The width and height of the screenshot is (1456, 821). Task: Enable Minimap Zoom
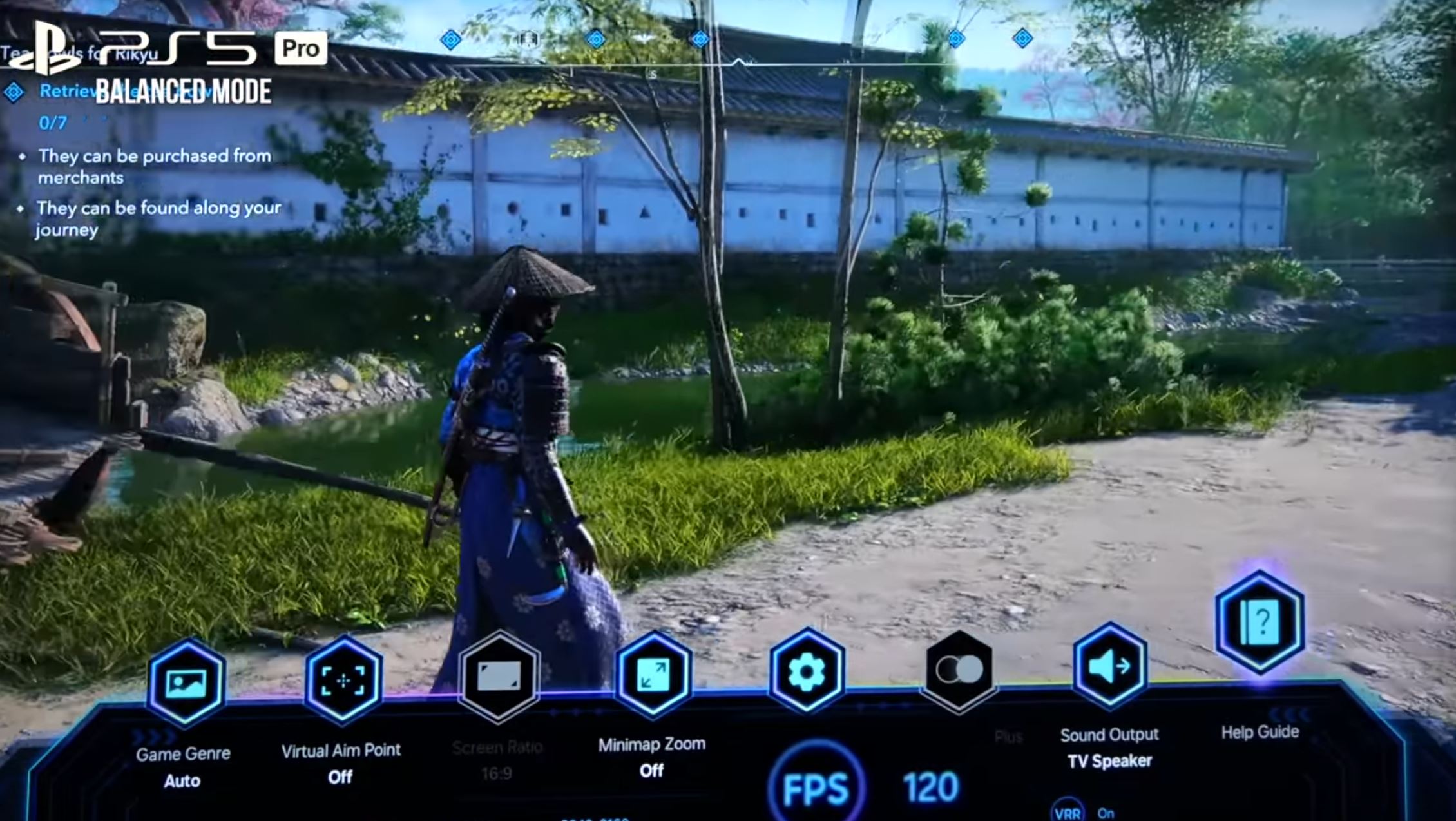click(653, 769)
